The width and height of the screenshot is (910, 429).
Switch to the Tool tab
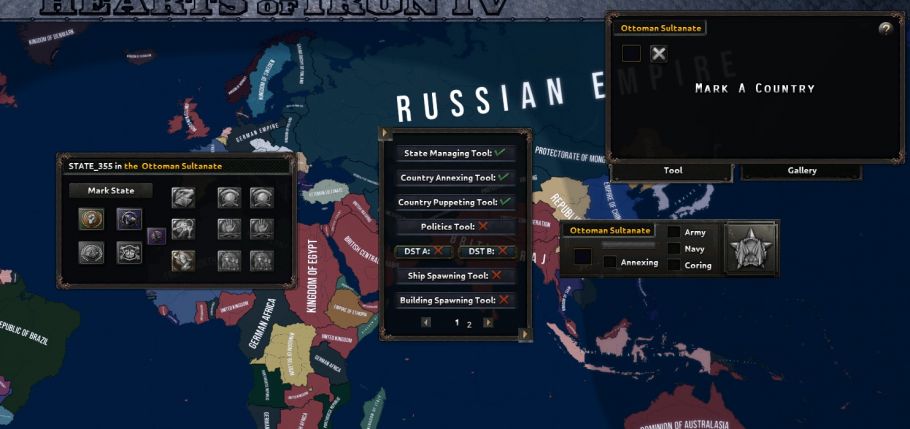point(673,171)
